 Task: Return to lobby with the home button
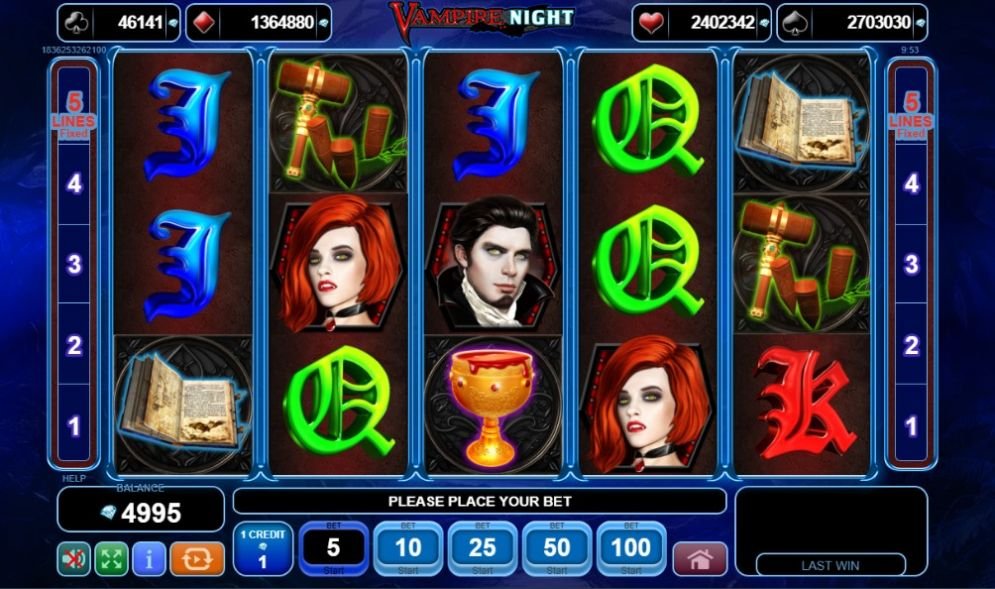(x=700, y=559)
